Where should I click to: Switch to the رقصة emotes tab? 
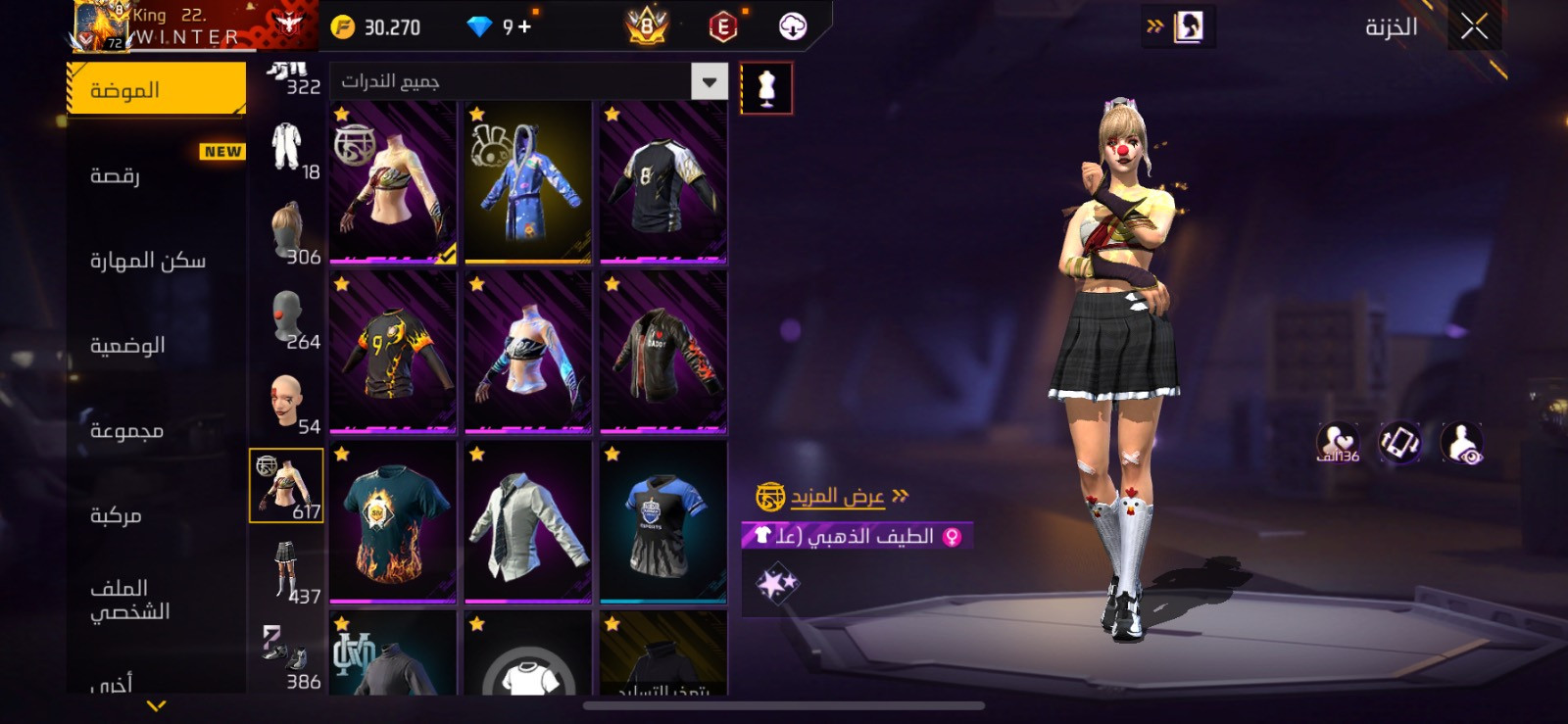[157, 175]
